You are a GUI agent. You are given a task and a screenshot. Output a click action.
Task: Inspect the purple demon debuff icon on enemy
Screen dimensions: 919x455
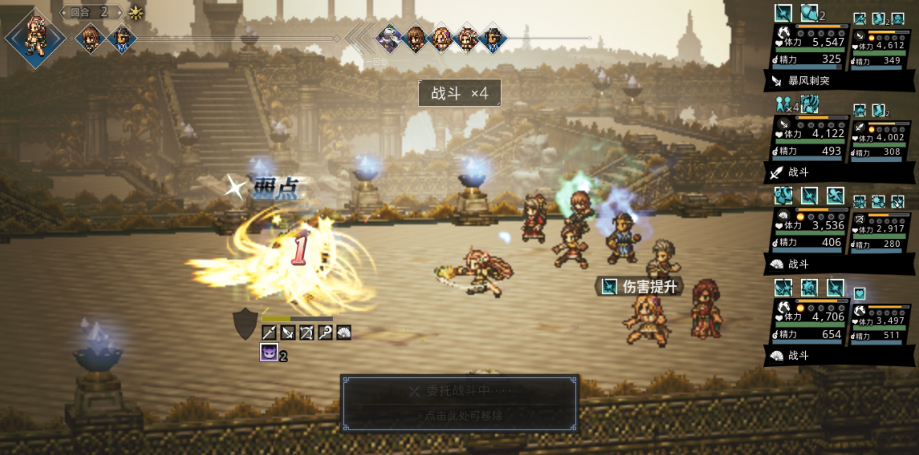(x=268, y=352)
